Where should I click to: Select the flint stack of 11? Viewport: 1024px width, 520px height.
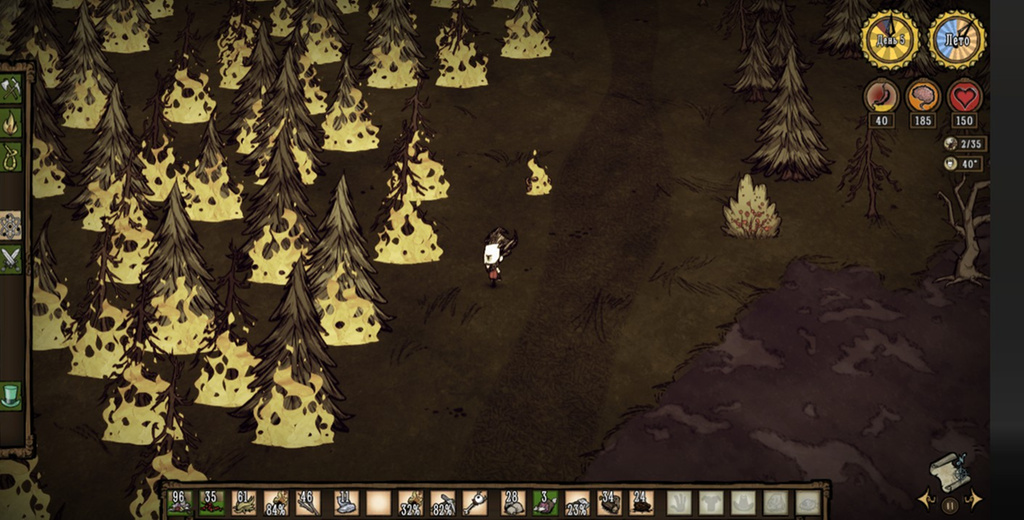coord(345,502)
